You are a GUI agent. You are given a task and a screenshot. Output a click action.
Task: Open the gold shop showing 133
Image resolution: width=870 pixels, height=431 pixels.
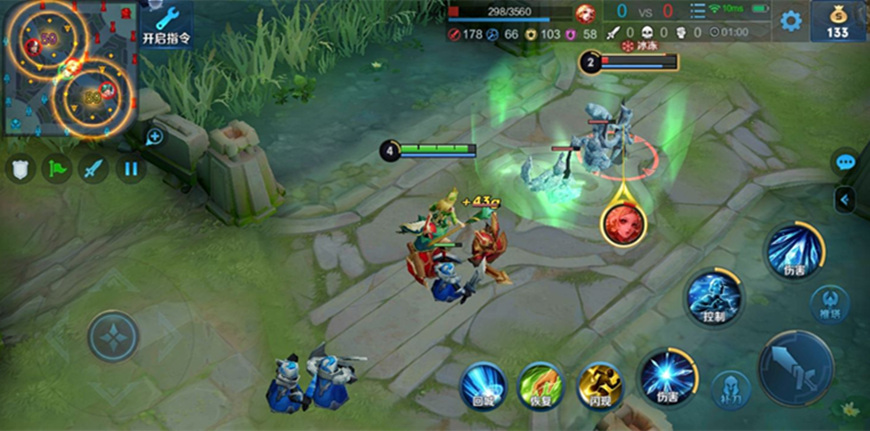click(x=838, y=21)
